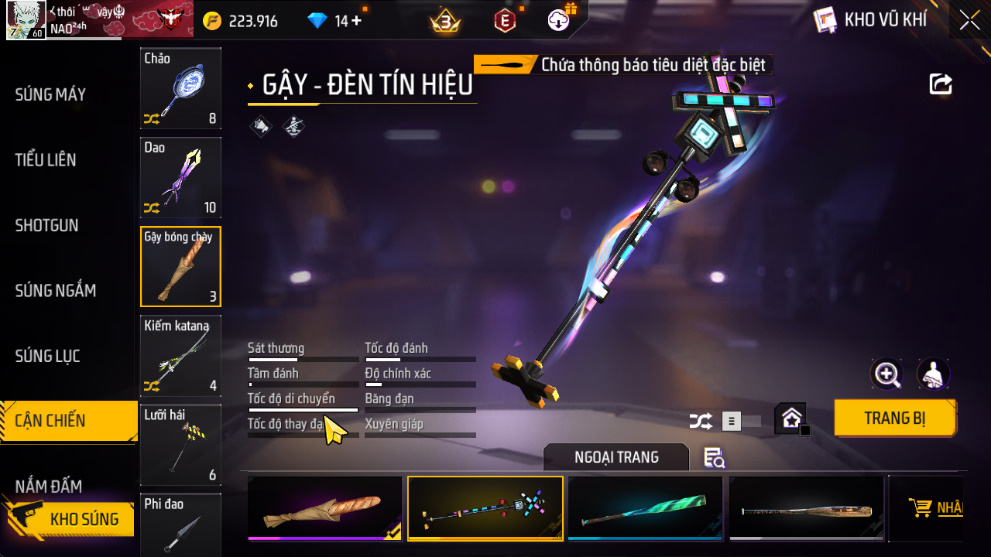Image resolution: width=991 pixels, height=557 pixels.
Task: Add diamonds with the plus button
Action: coord(357,20)
